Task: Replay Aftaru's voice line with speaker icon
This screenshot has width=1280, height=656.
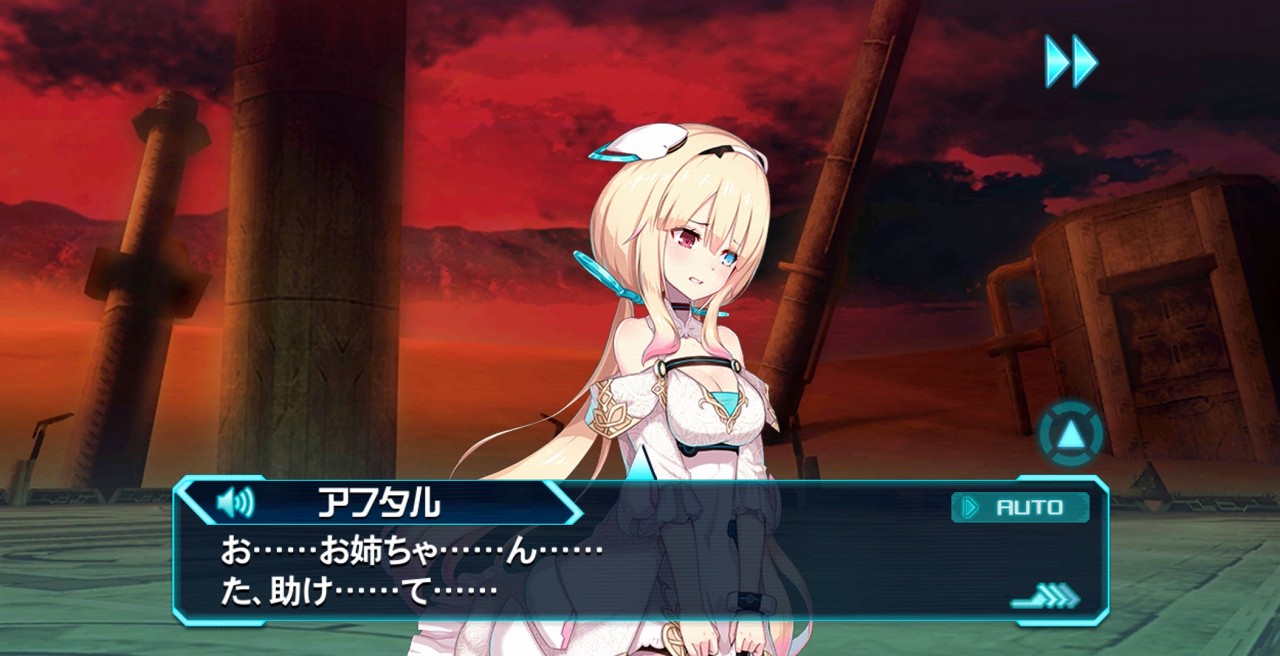Action: pyautogui.click(x=235, y=503)
